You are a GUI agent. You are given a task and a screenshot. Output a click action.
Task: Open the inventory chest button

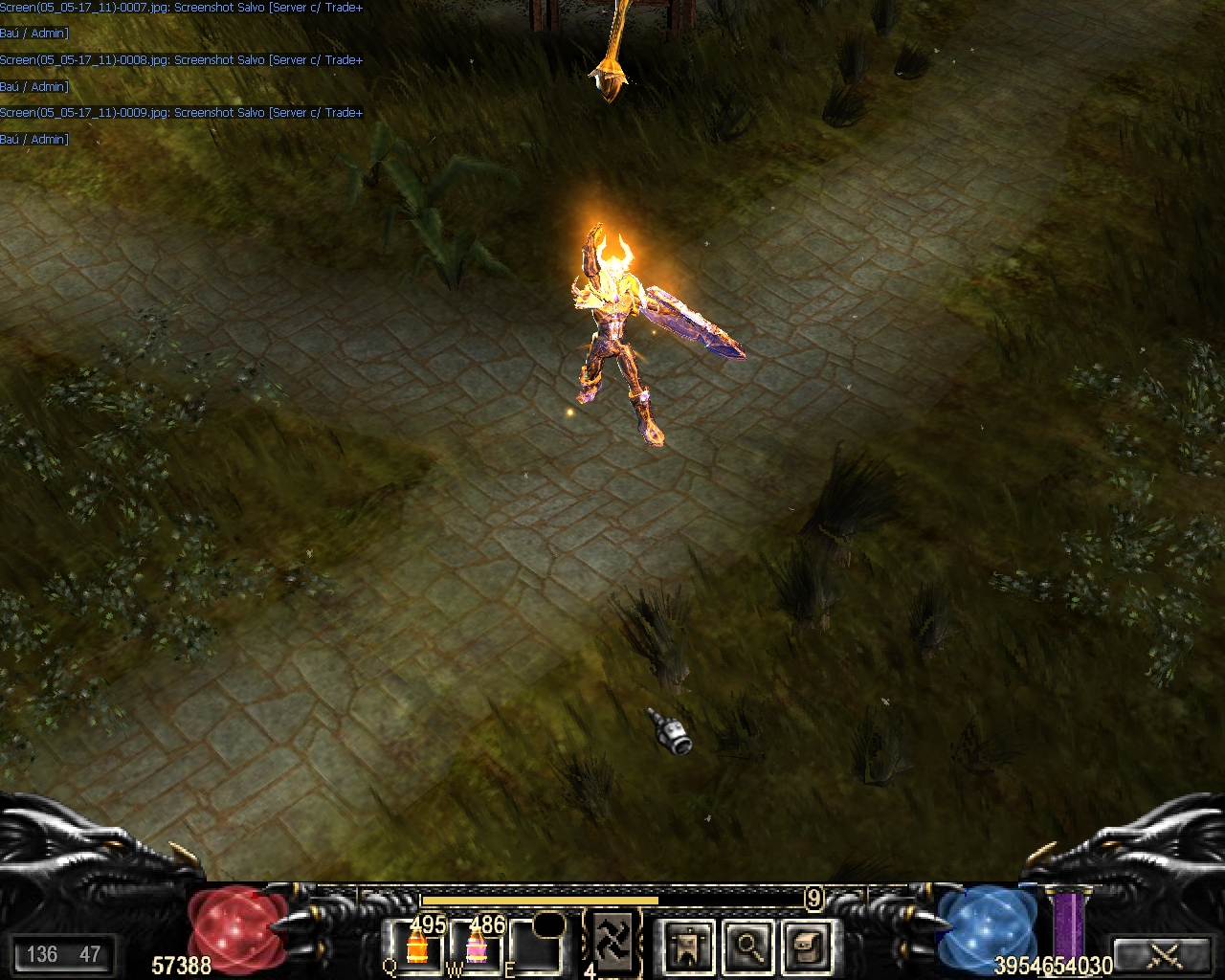click(807, 947)
